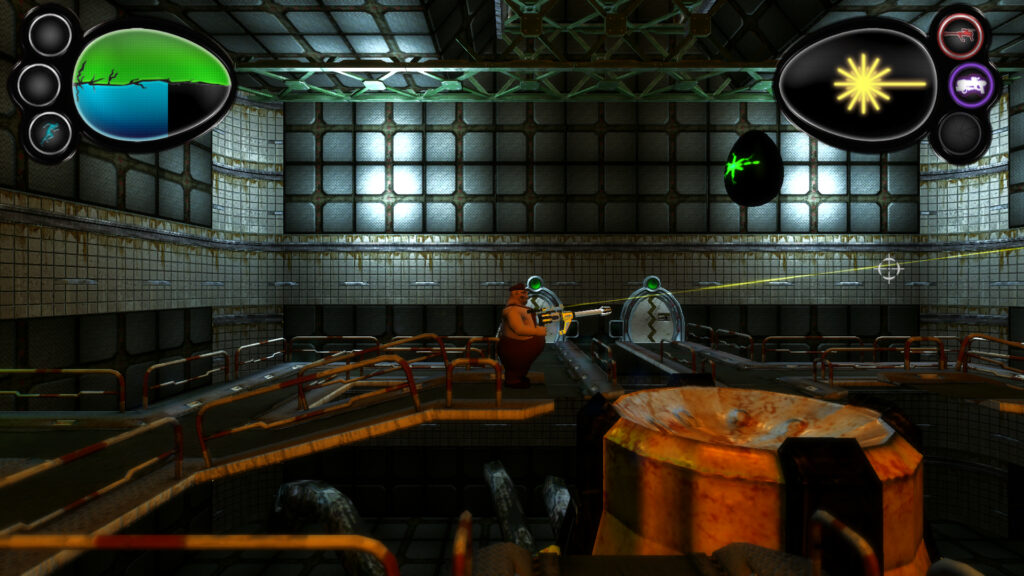The width and height of the screenshot is (1024, 576).
Task: Select the green splat egg icon
Action: point(753,167)
